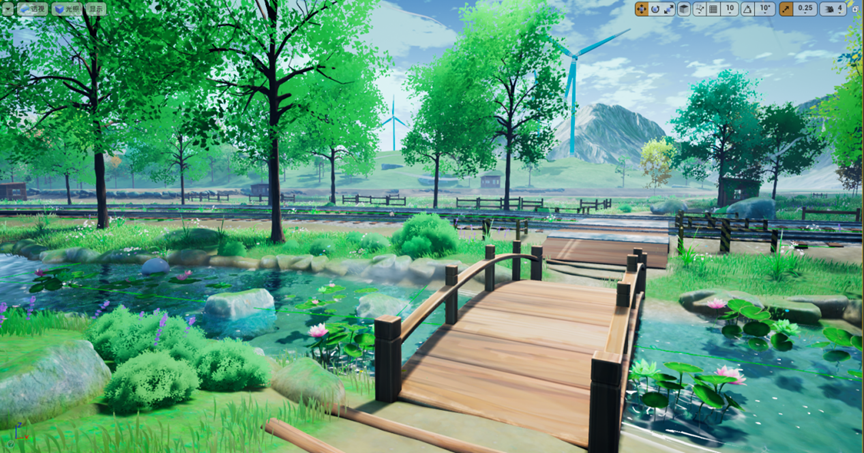Open the grid snap size 10 dropdown
The image size is (864, 453).
(x=730, y=9)
